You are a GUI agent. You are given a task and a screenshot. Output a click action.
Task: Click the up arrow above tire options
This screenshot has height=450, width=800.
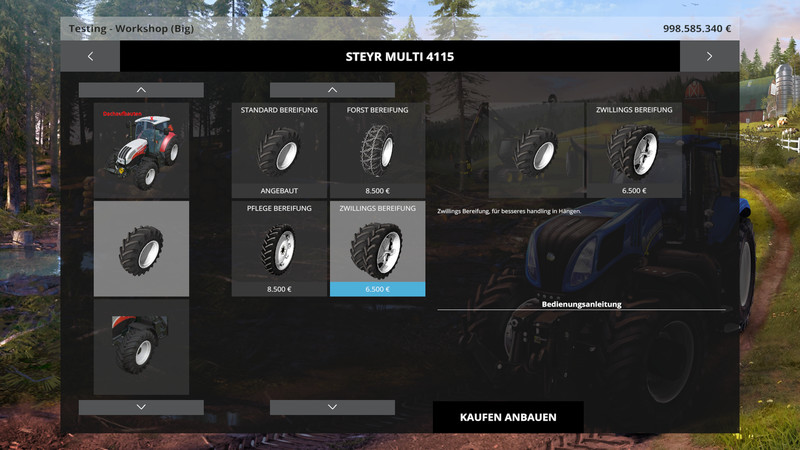pyautogui.click(x=332, y=90)
